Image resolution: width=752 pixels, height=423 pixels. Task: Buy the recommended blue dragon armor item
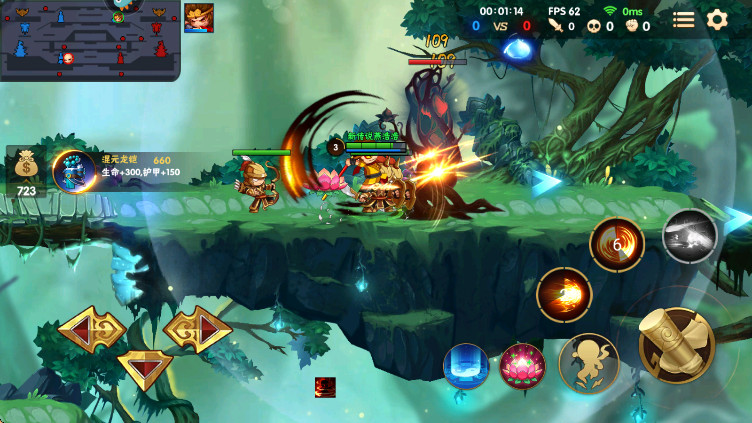(74, 171)
